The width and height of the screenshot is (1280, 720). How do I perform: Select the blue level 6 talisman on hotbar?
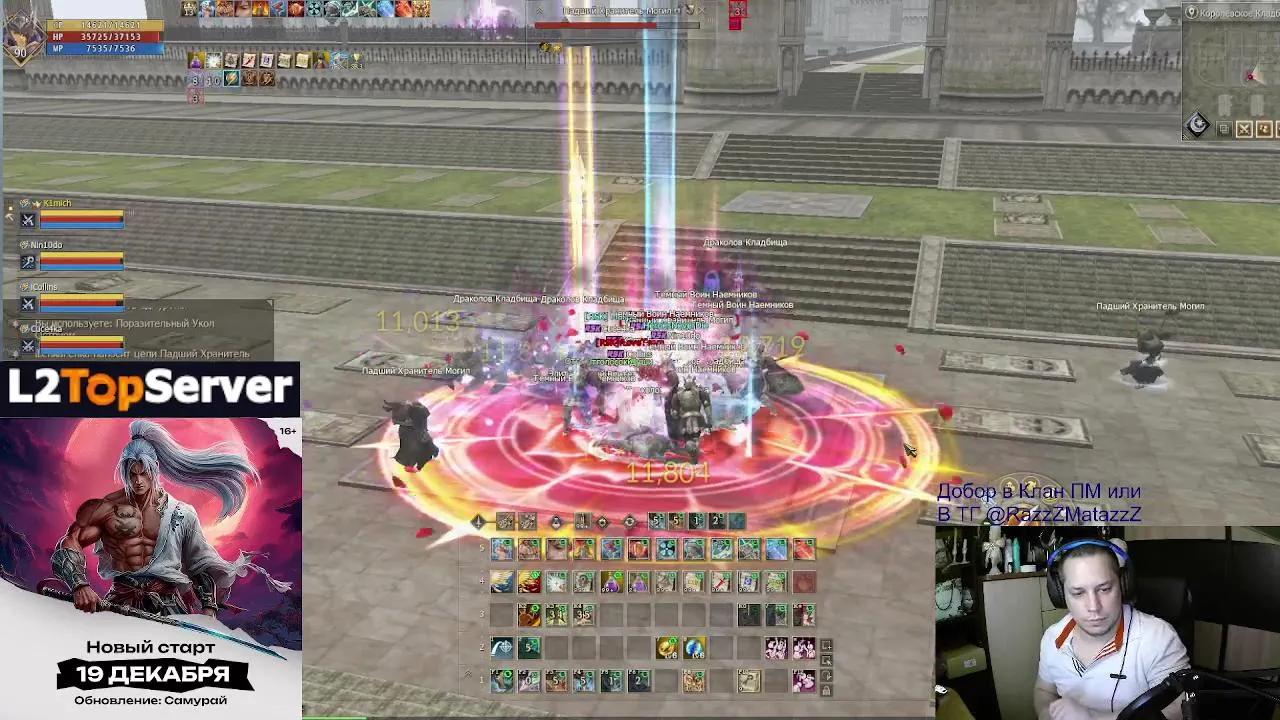tap(696, 648)
